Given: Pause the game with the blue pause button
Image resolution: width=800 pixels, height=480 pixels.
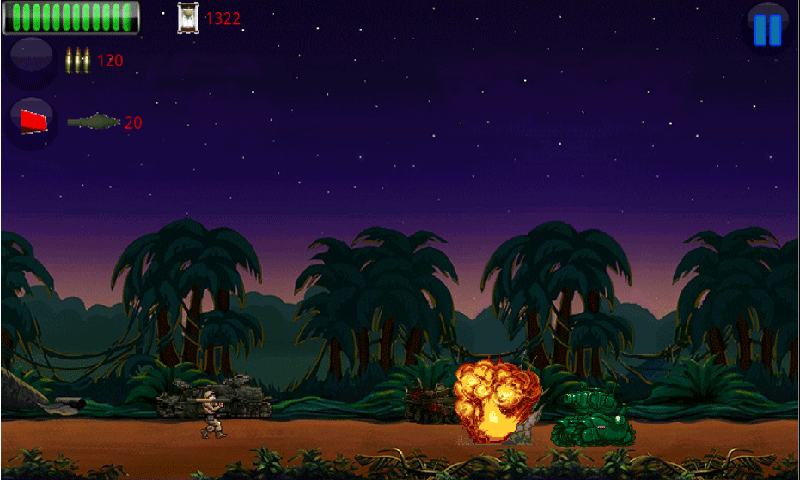Looking at the screenshot, I should pyautogui.click(x=767, y=28).
